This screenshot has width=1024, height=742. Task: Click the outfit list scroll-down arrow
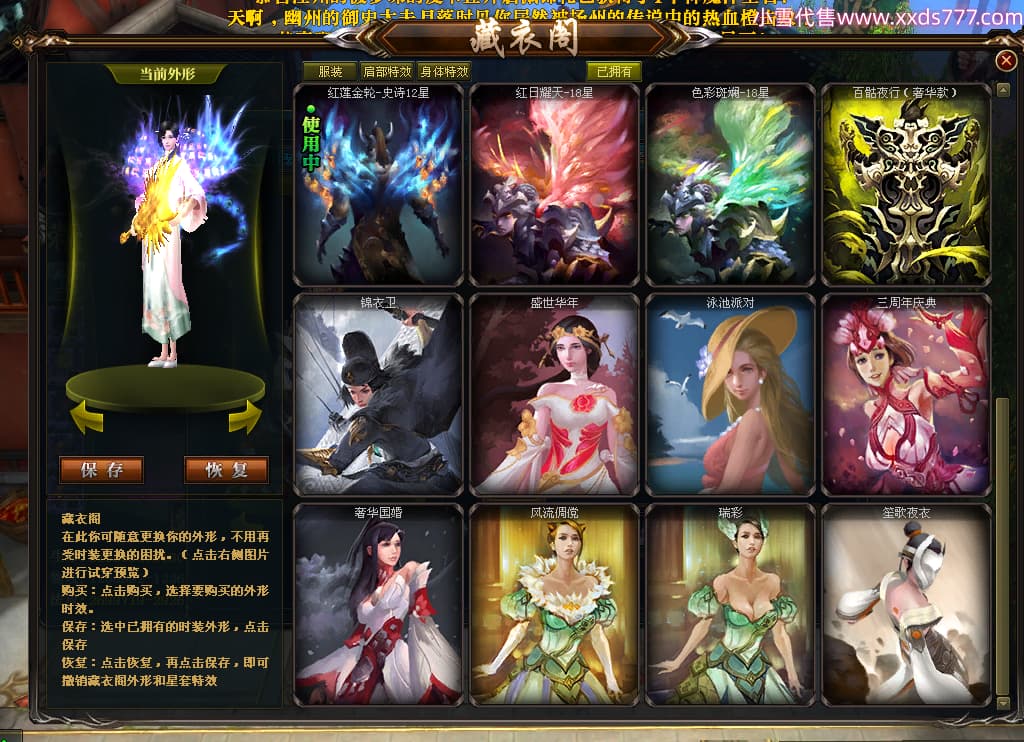point(1003,703)
